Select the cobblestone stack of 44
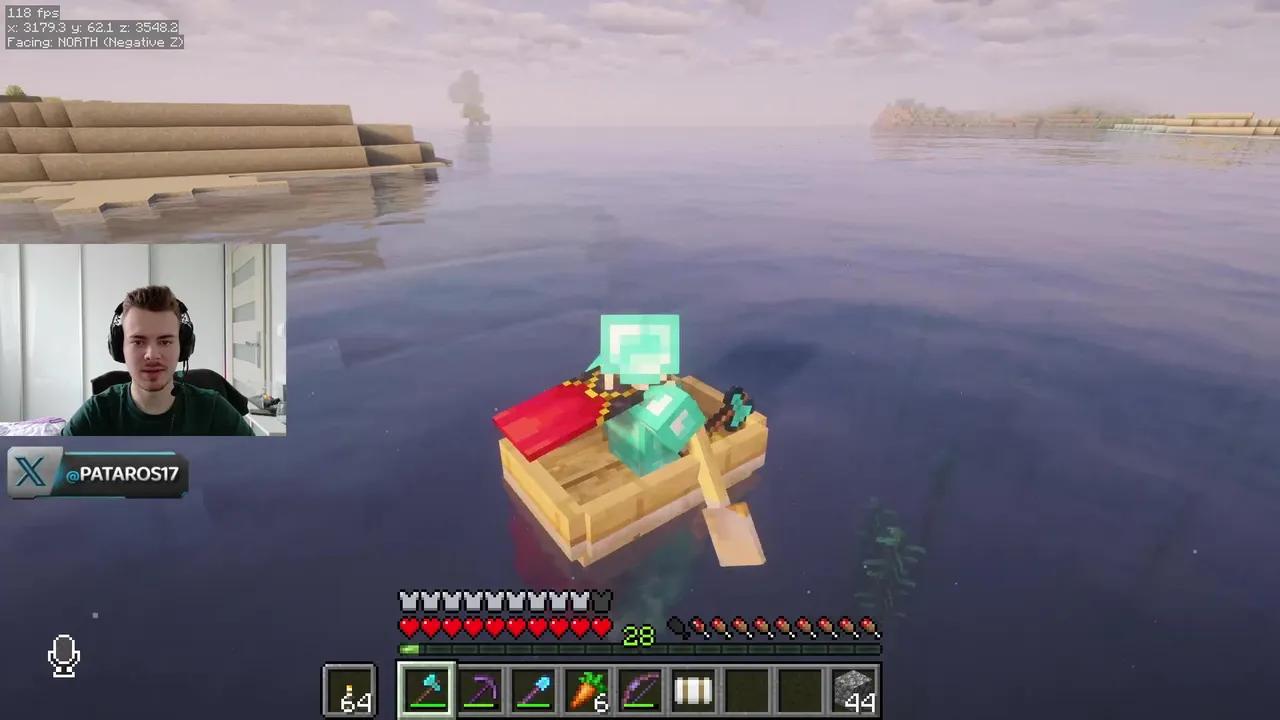This screenshot has width=1280, height=720. coord(855,690)
